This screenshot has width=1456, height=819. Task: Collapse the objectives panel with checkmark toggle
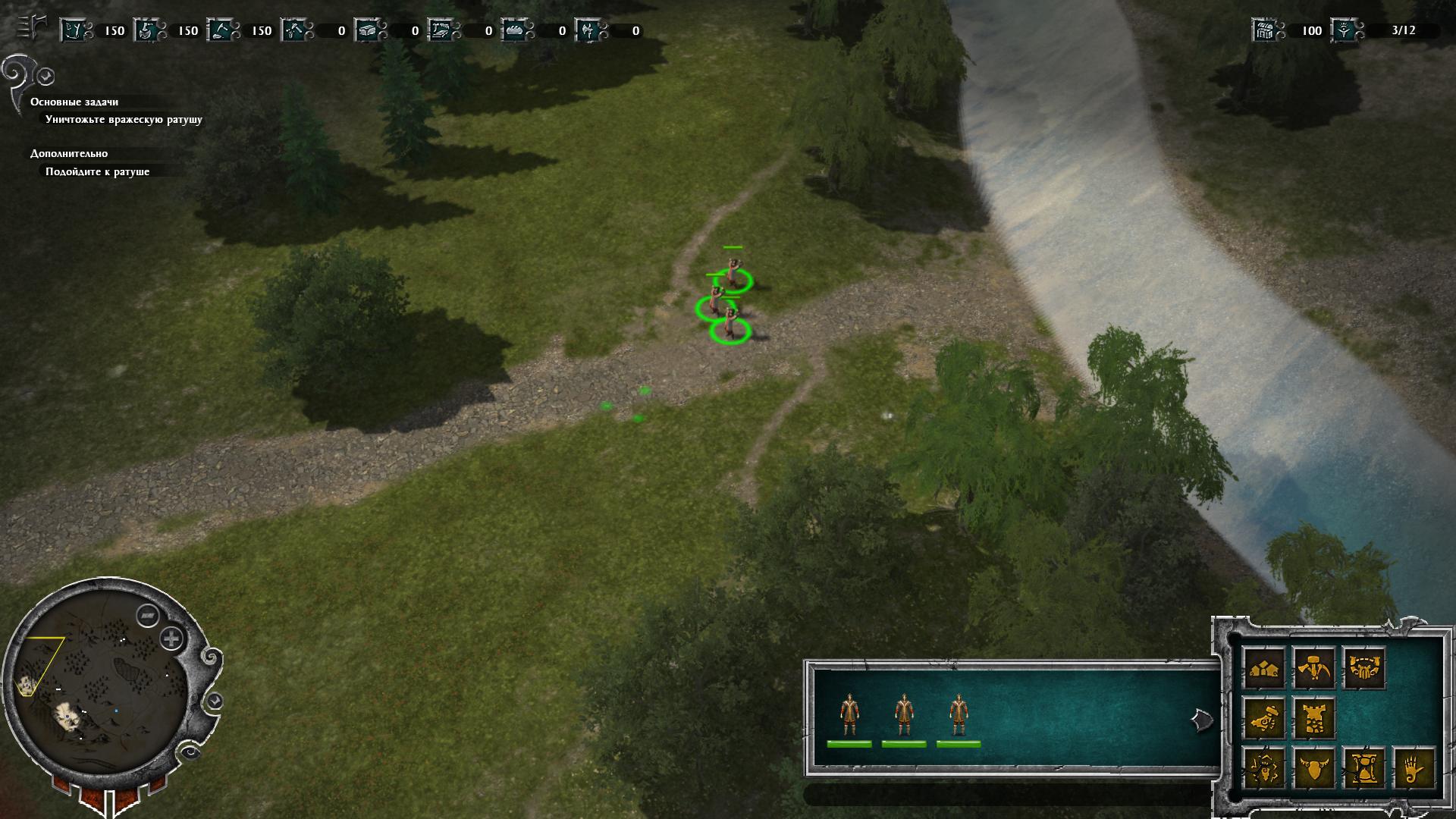click(x=45, y=77)
